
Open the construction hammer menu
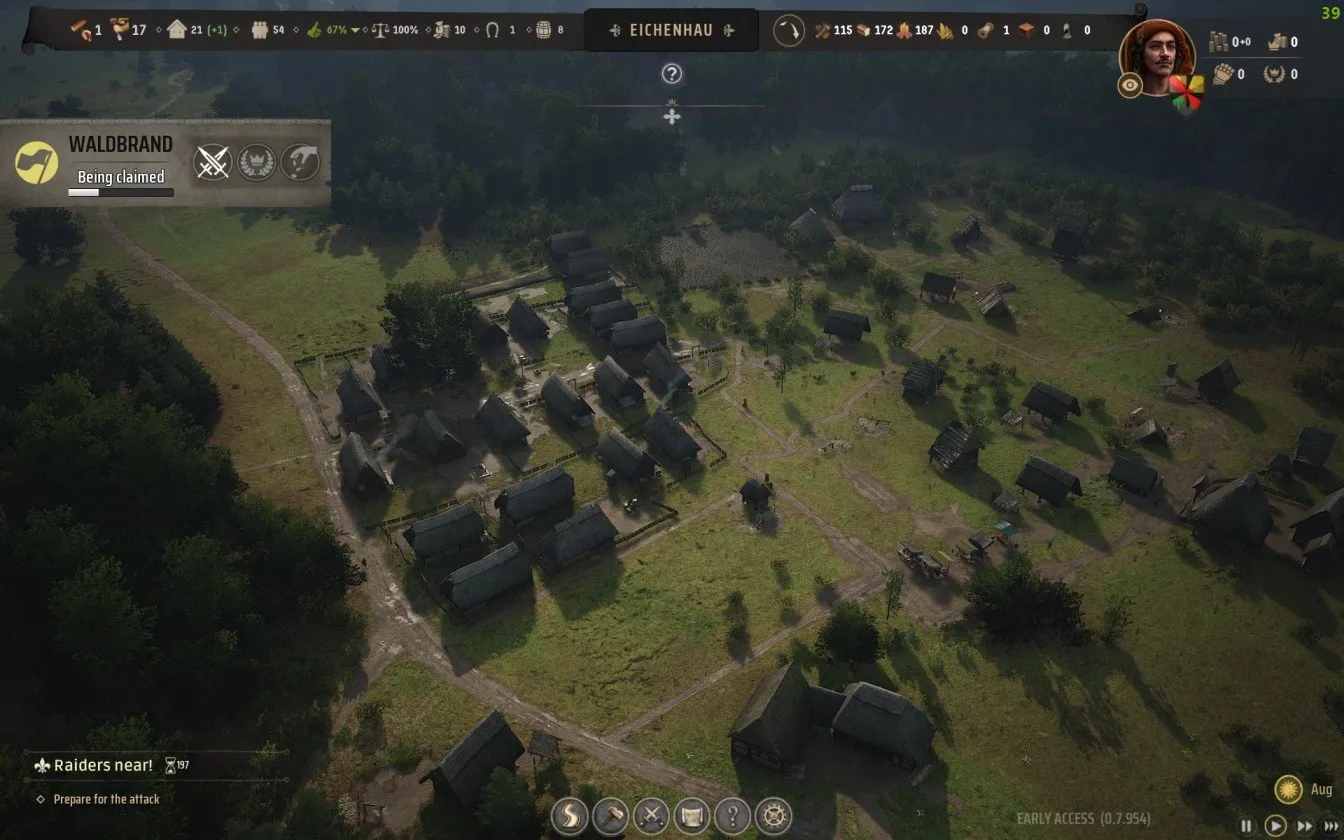point(610,816)
